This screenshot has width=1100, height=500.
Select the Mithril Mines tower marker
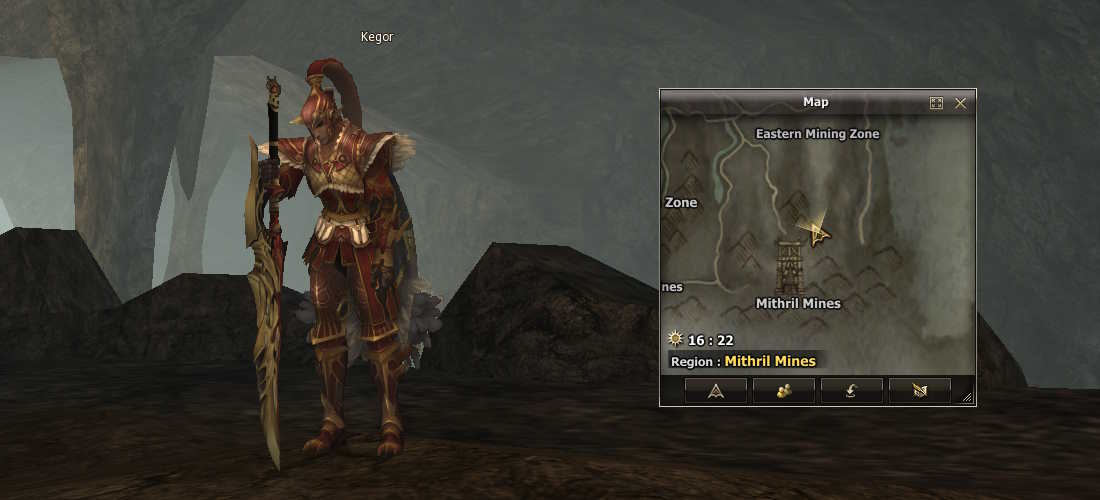pyautogui.click(x=790, y=267)
